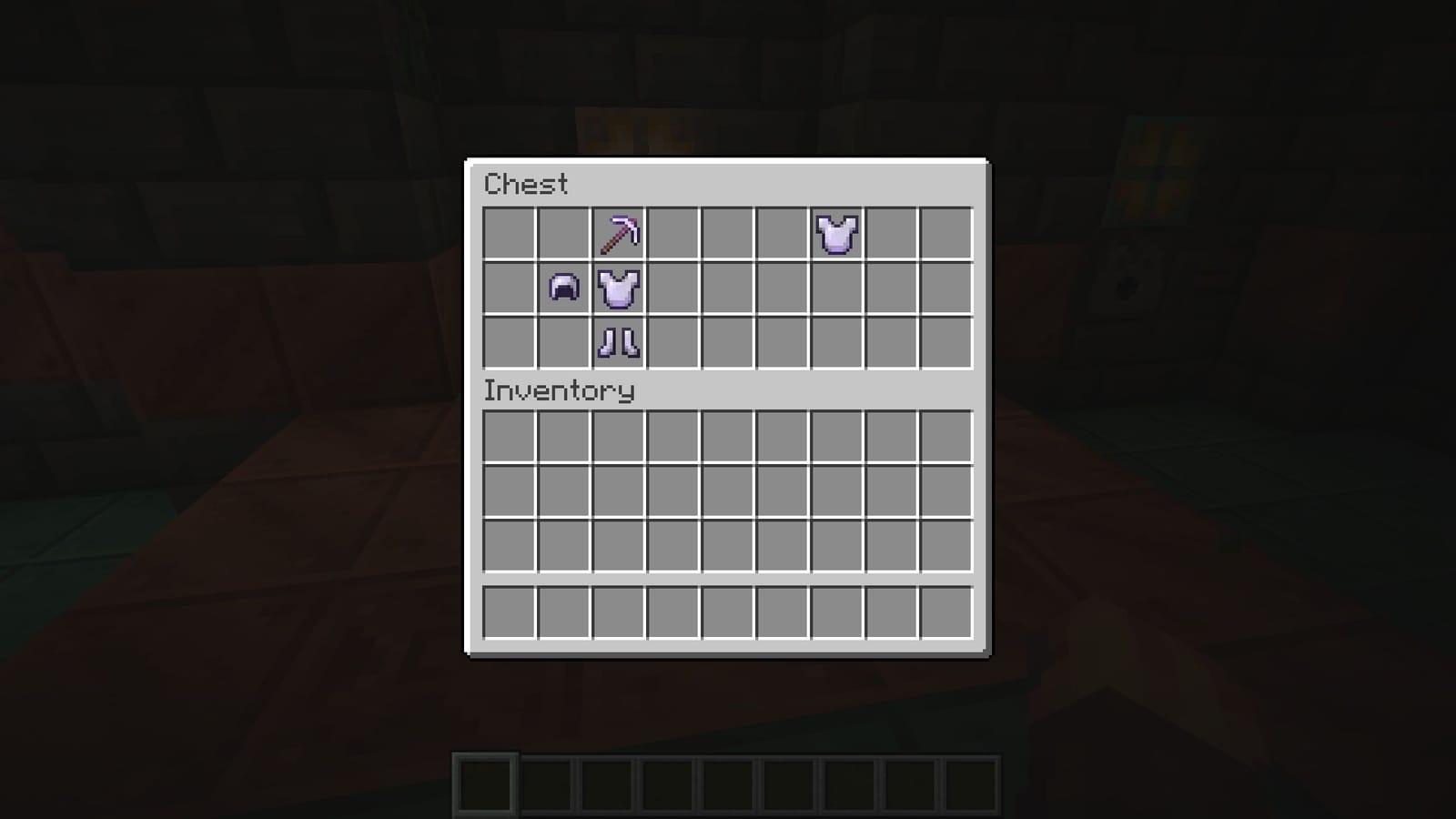Pick up the iron pickaxe from the chest
The image size is (1456, 819).
click(619, 235)
